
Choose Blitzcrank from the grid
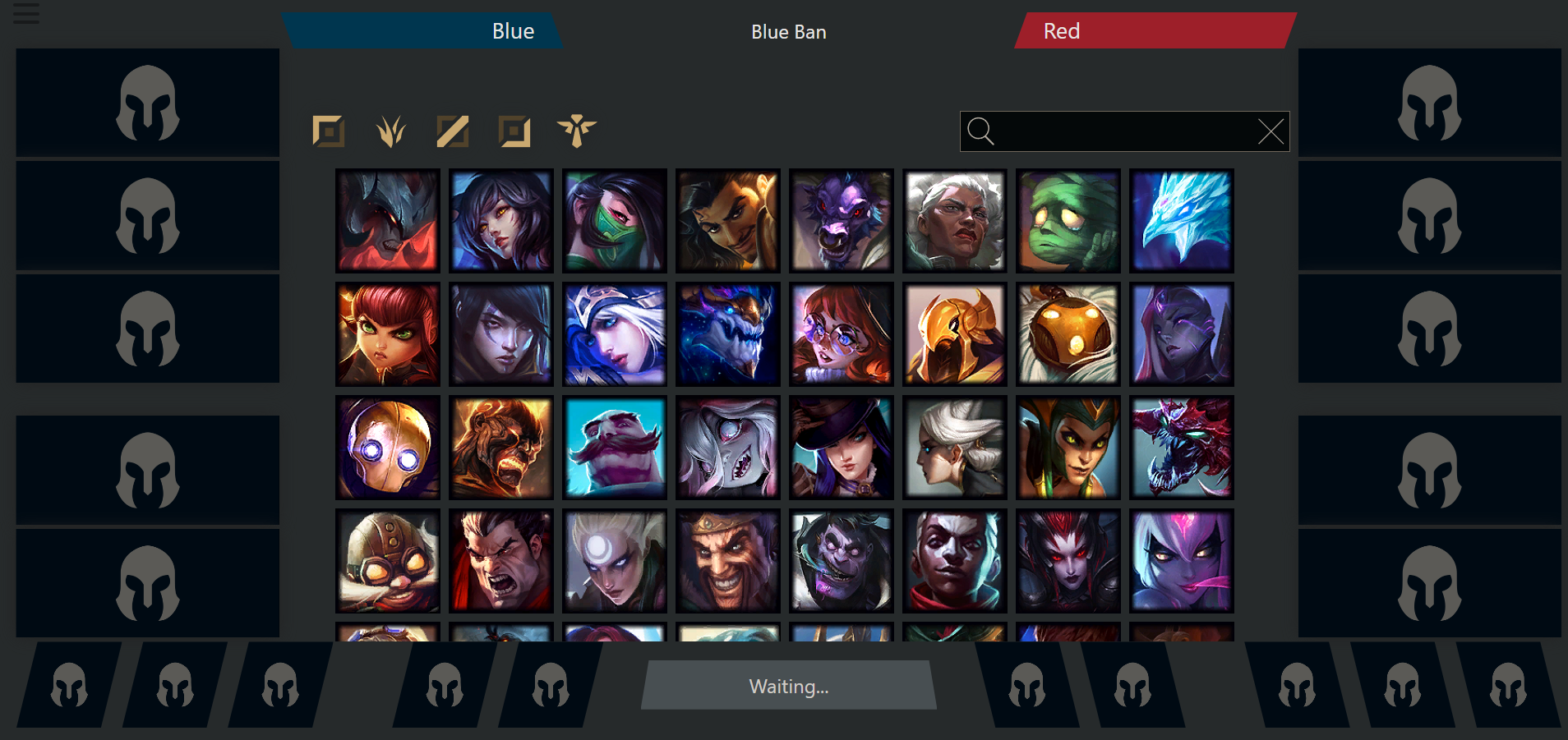[387, 448]
